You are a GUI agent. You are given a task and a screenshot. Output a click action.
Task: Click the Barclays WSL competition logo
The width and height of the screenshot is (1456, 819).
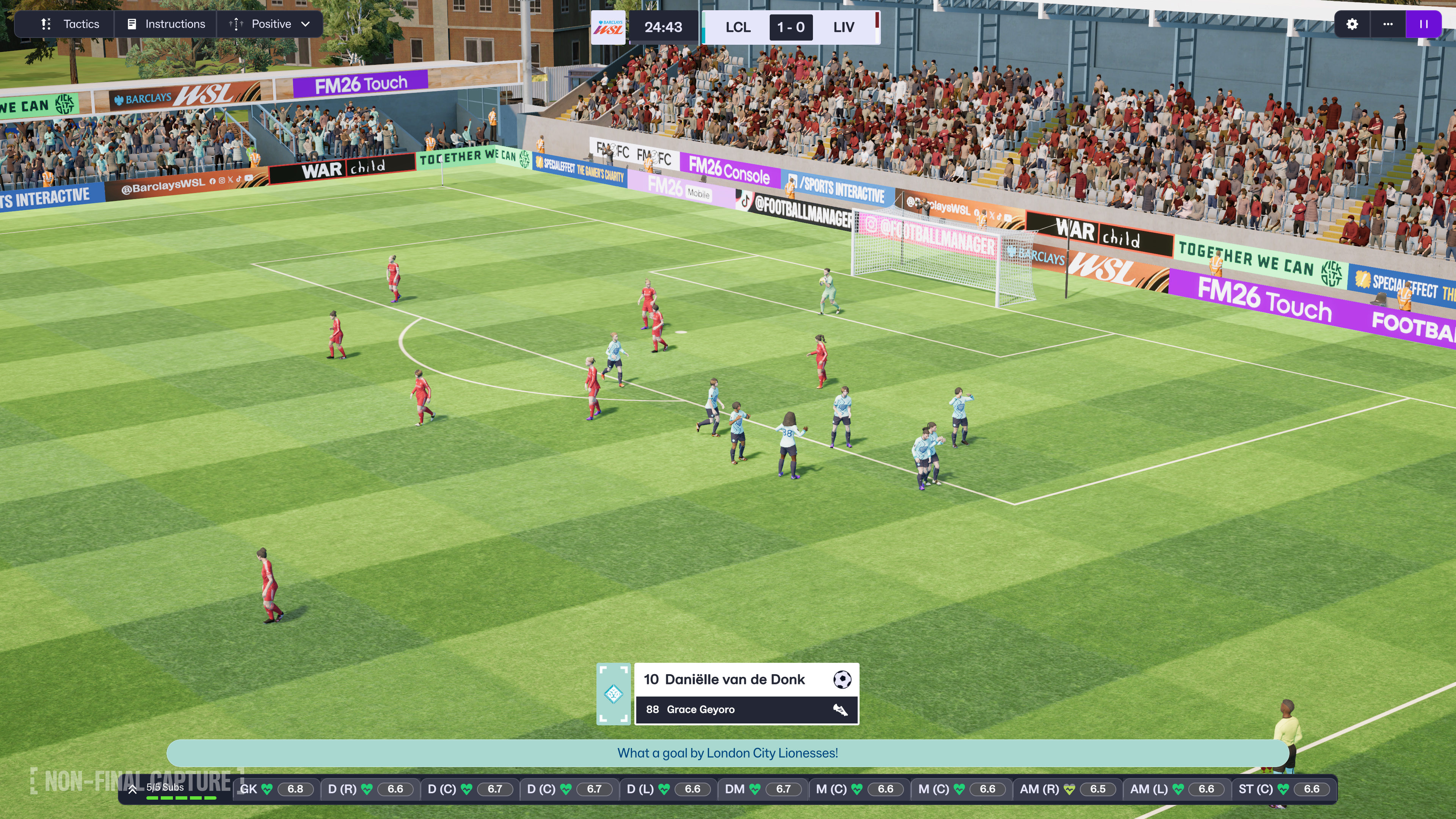(x=608, y=27)
